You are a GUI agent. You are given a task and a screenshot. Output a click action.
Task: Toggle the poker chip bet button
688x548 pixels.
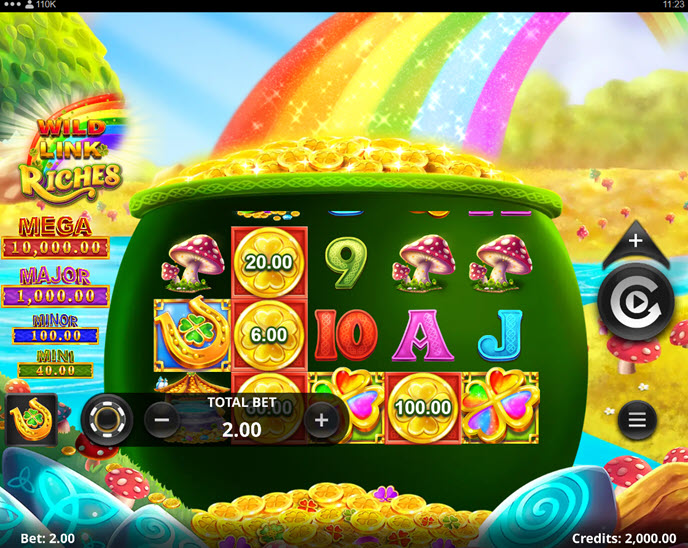click(x=106, y=420)
